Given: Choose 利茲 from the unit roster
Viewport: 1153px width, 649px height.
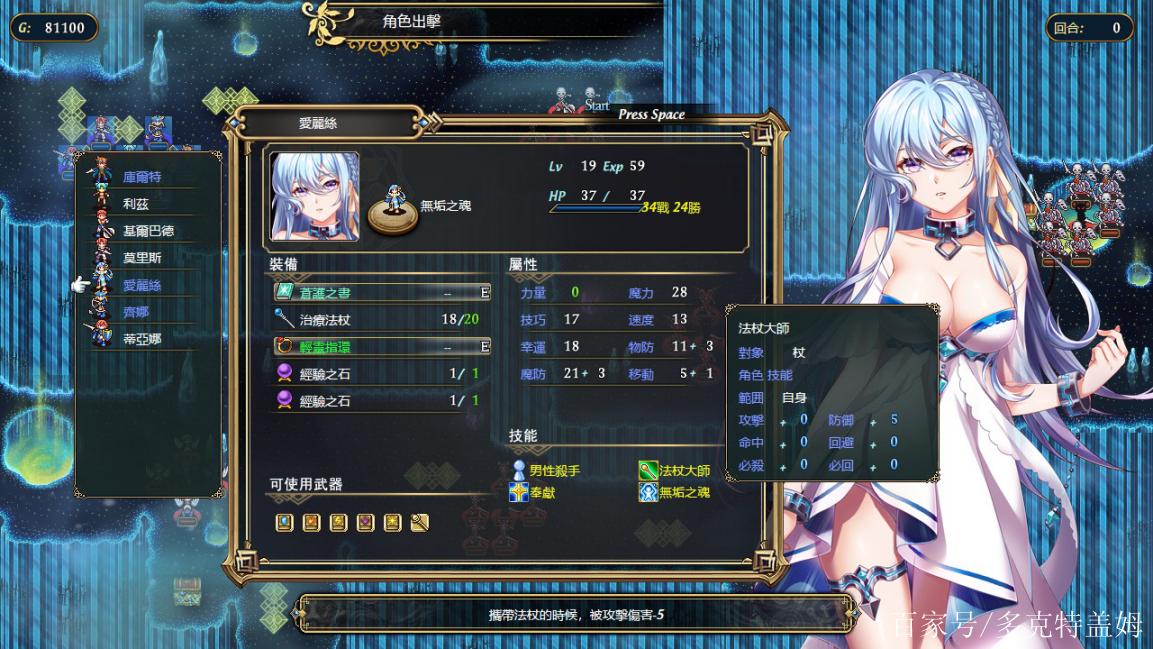Looking at the screenshot, I should point(135,204).
